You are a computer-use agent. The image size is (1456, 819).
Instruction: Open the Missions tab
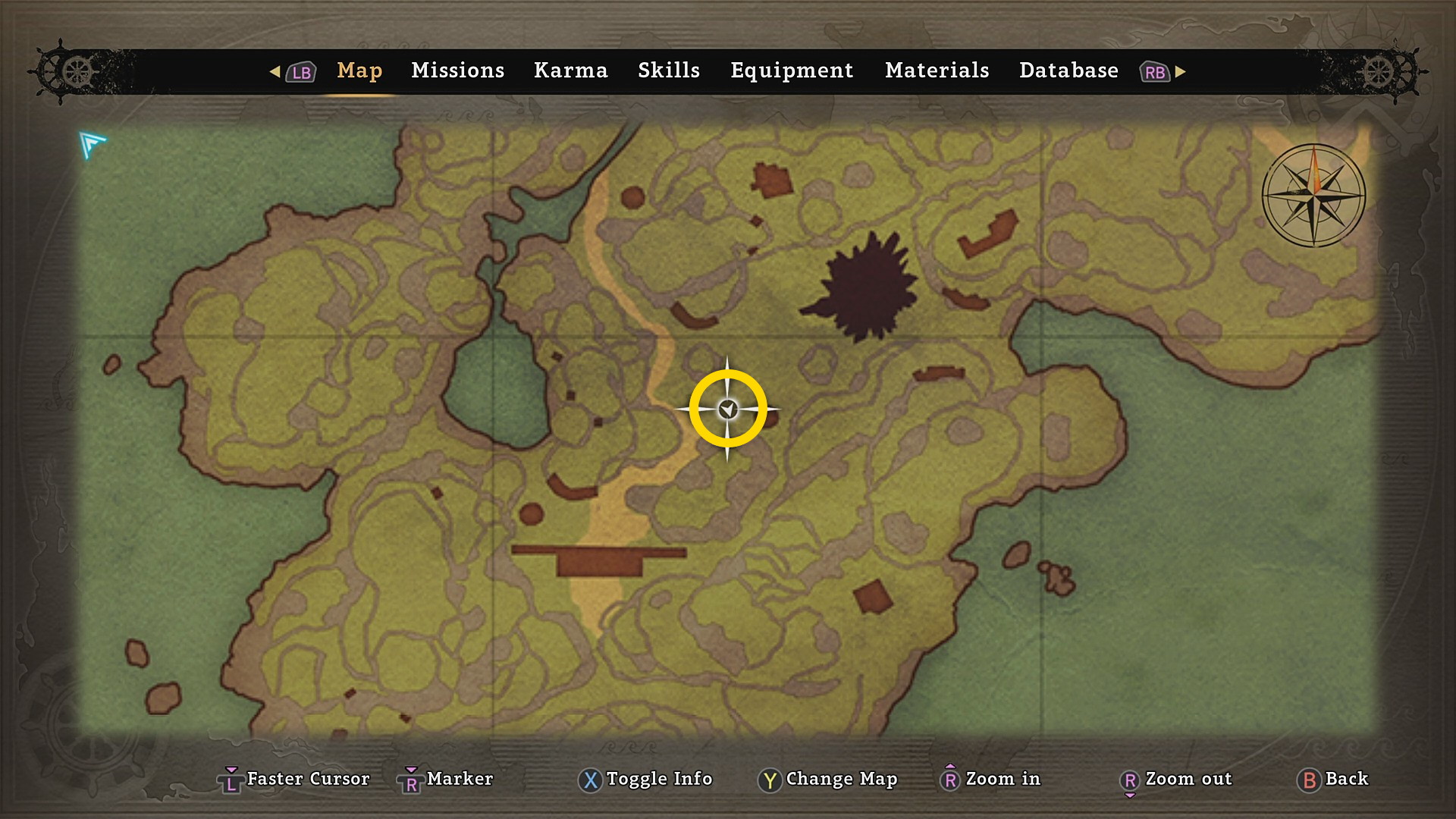[x=457, y=71]
